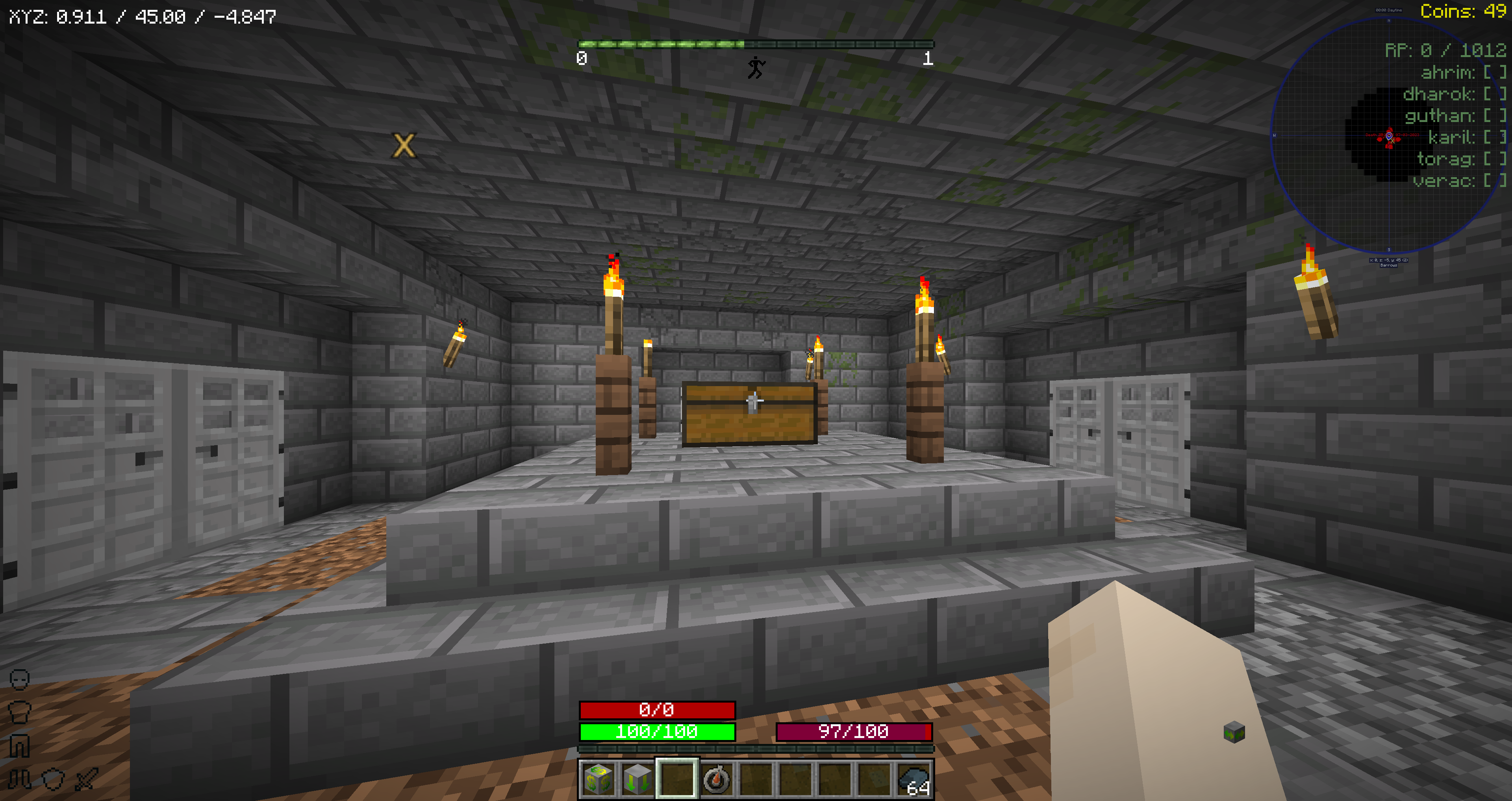Click the 00:00 Daytime label above the minimap
The width and height of the screenshot is (1512, 801).
pyautogui.click(x=1389, y=10)
